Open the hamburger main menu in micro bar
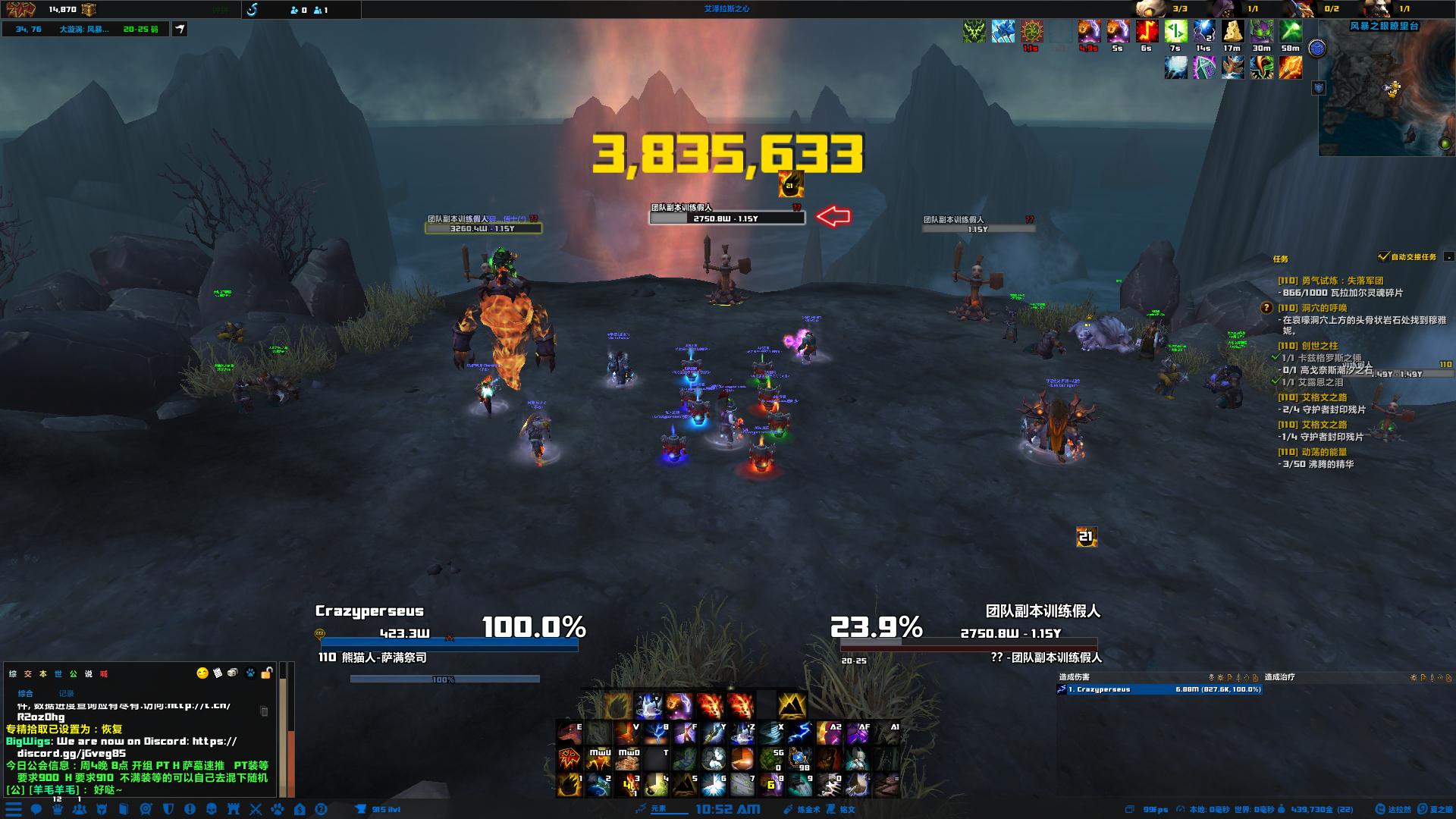 coord(14,809)
